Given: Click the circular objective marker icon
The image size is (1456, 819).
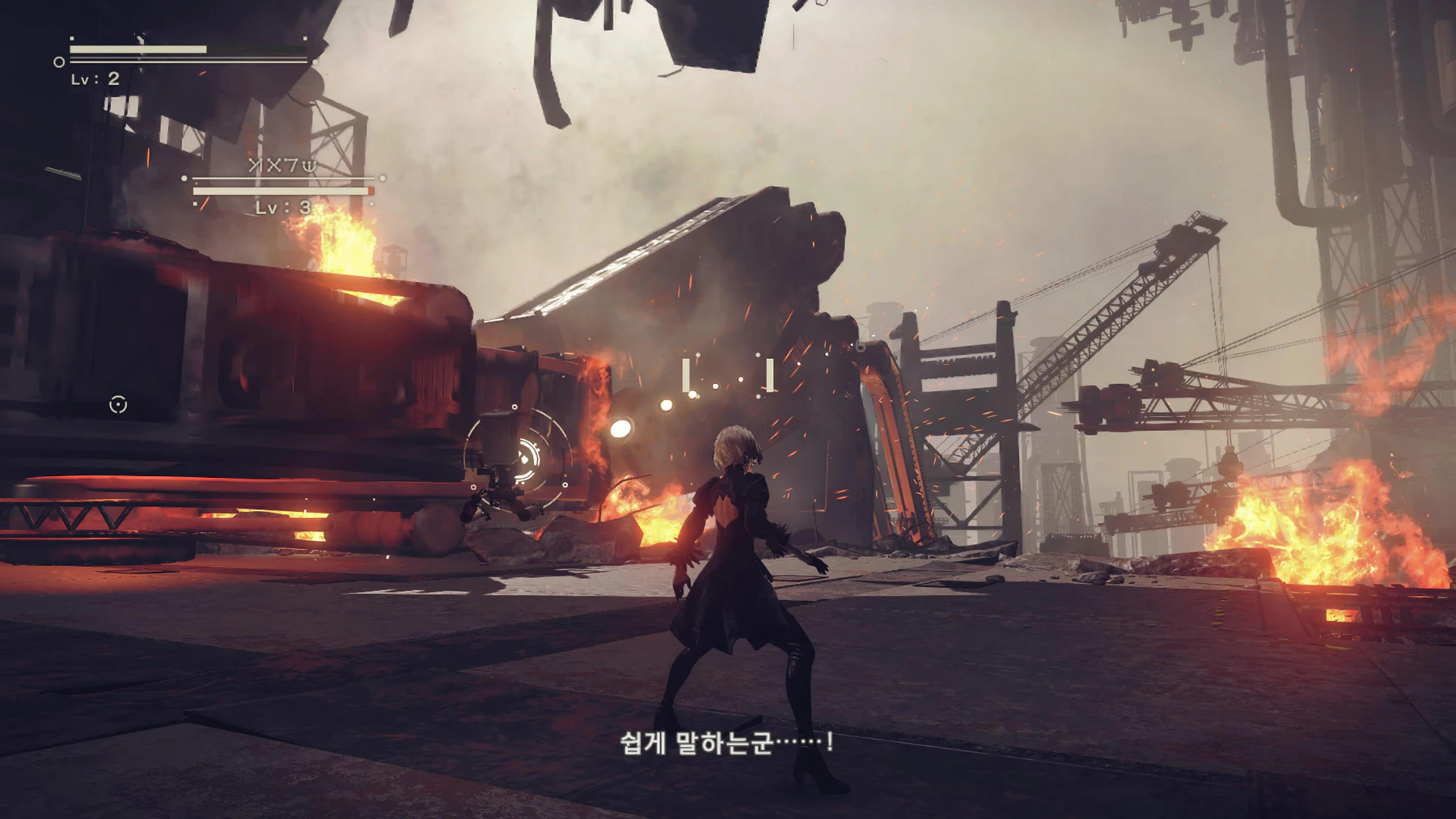Looking at the screenshot, I should pos(118,404).
